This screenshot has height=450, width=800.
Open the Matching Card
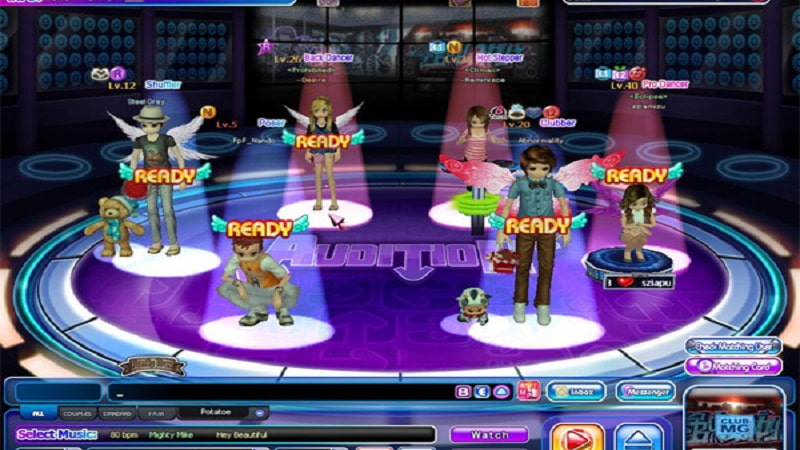[735, 366]
